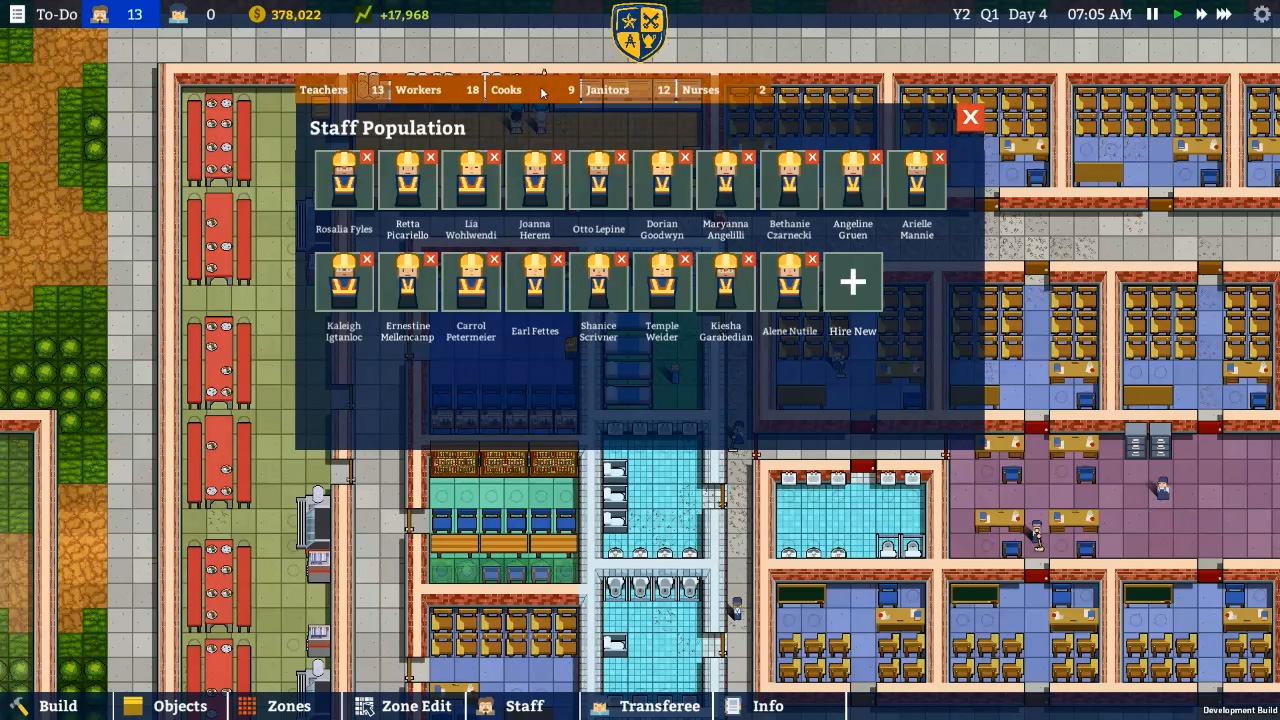
Task: Open the To-Do list icon
Action: [16, 14]
